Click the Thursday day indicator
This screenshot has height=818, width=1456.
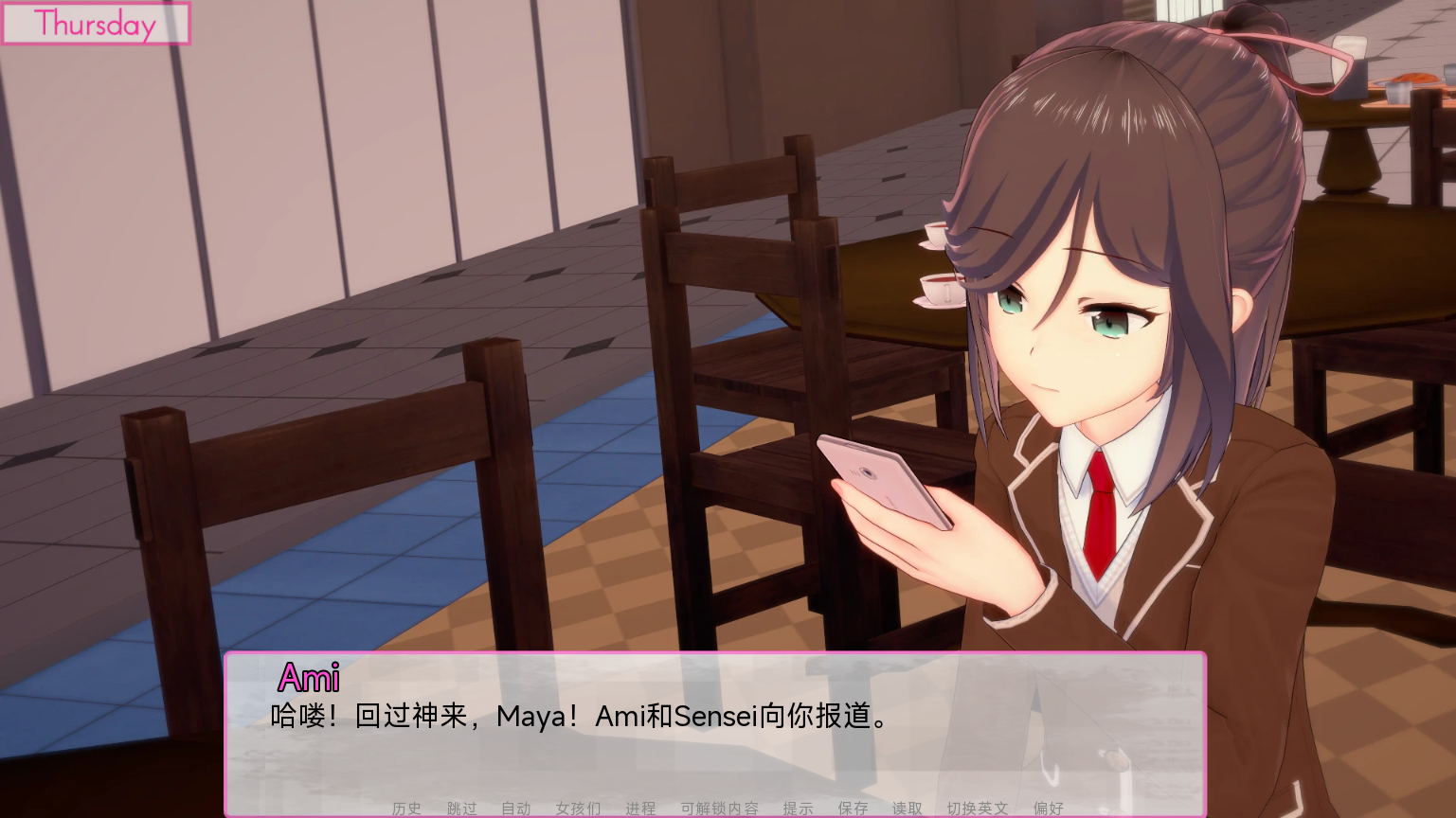point(95,25)
